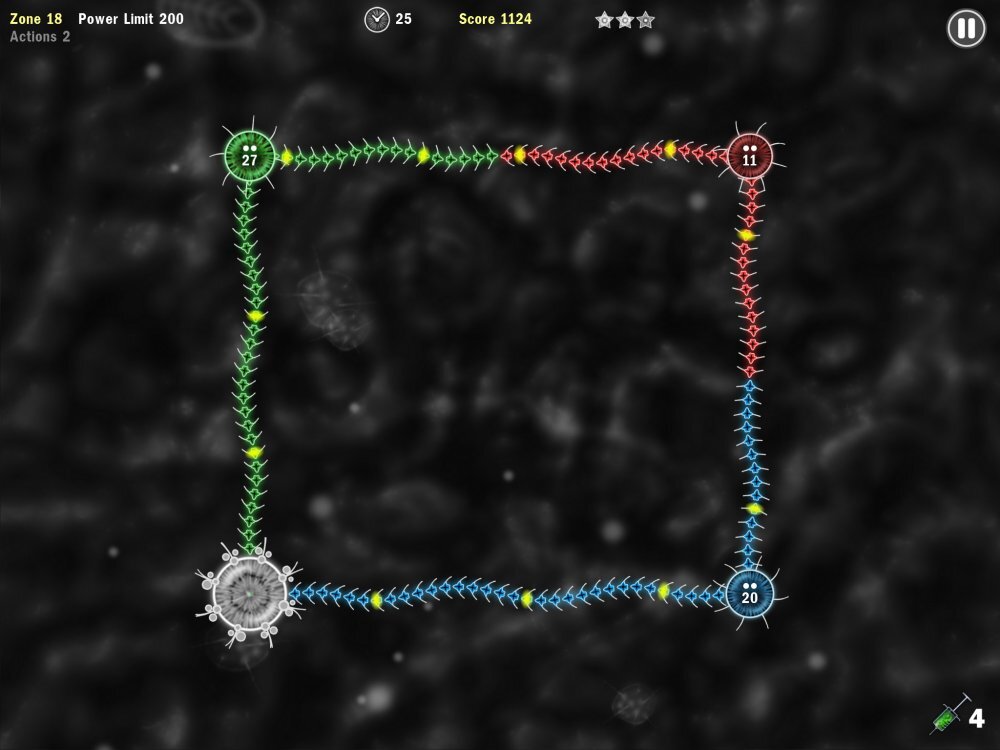Select the red enemy cell labeled 11
Screen dimensions: 1000x750
750,156
